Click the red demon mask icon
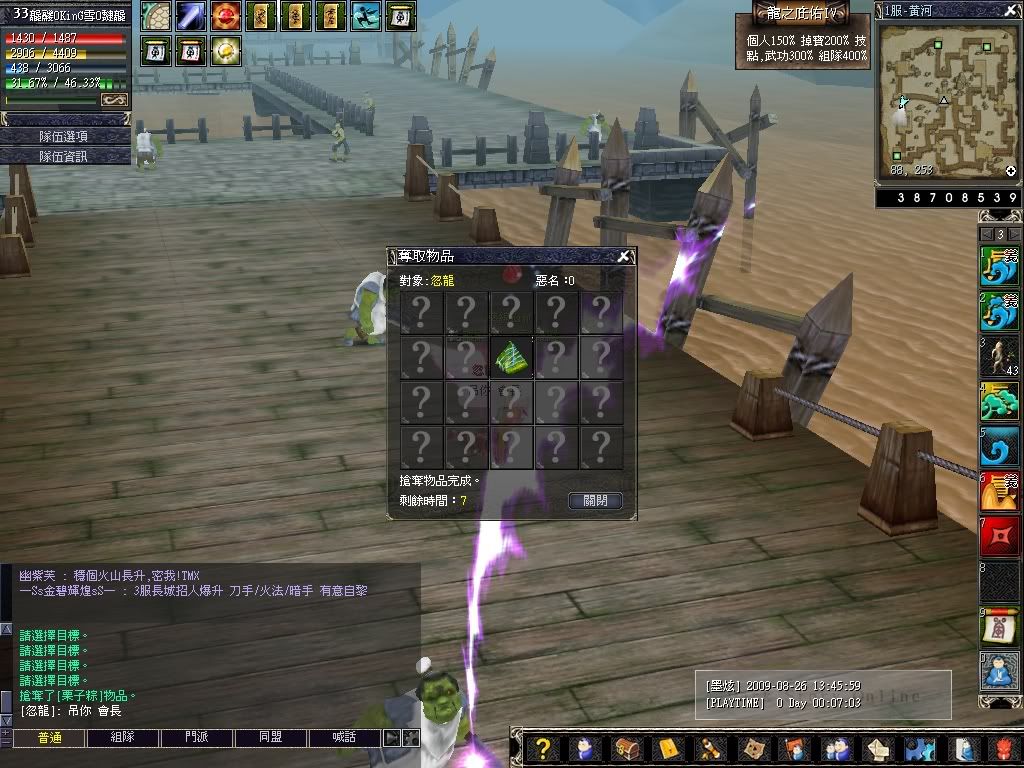The image size is (1024, 768). tap(1004, 748)
